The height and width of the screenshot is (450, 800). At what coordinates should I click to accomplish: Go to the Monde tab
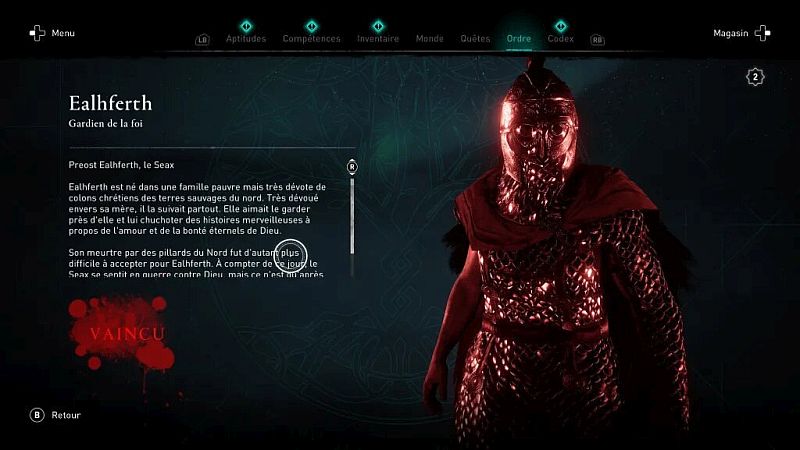430,39
